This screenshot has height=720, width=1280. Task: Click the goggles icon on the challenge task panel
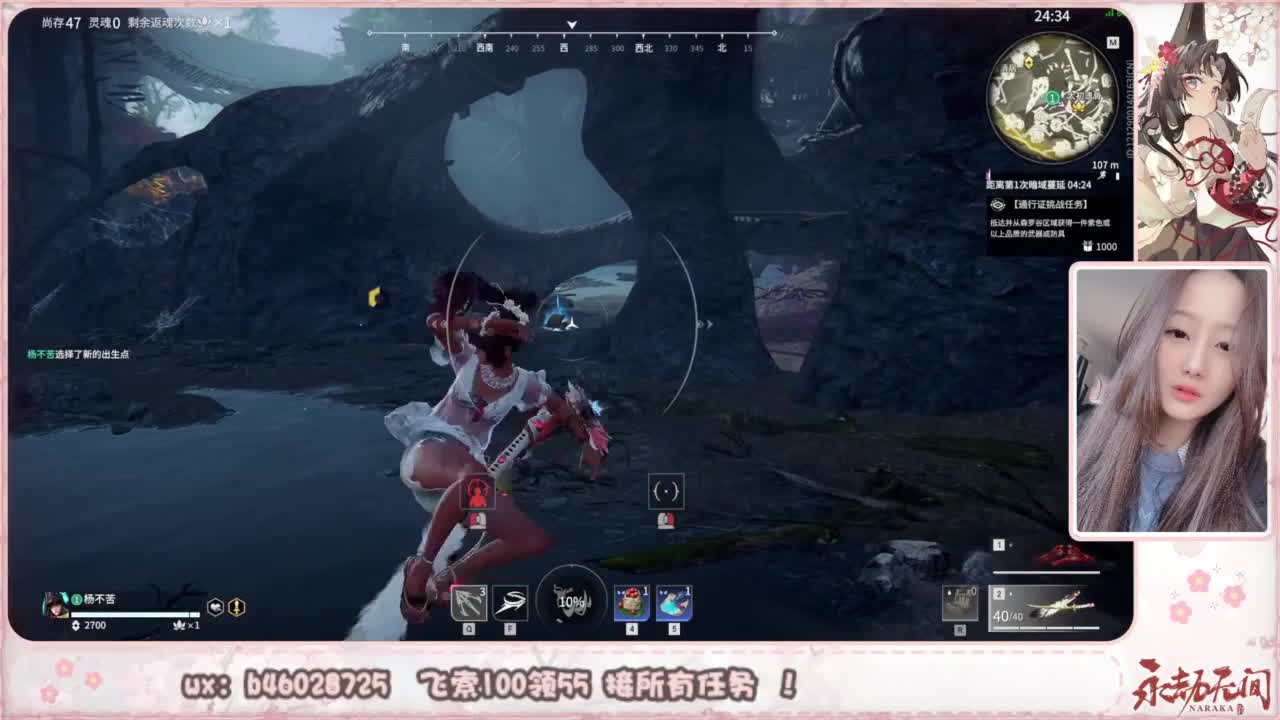pyautogui.click(x=998, y=204)
